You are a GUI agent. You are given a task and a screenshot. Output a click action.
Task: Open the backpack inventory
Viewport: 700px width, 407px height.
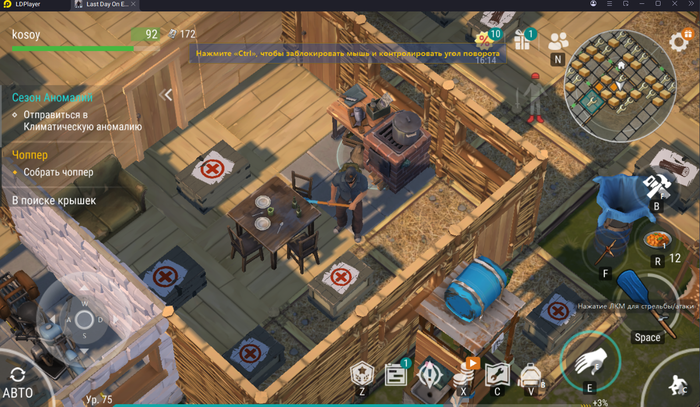coord(530,376)
